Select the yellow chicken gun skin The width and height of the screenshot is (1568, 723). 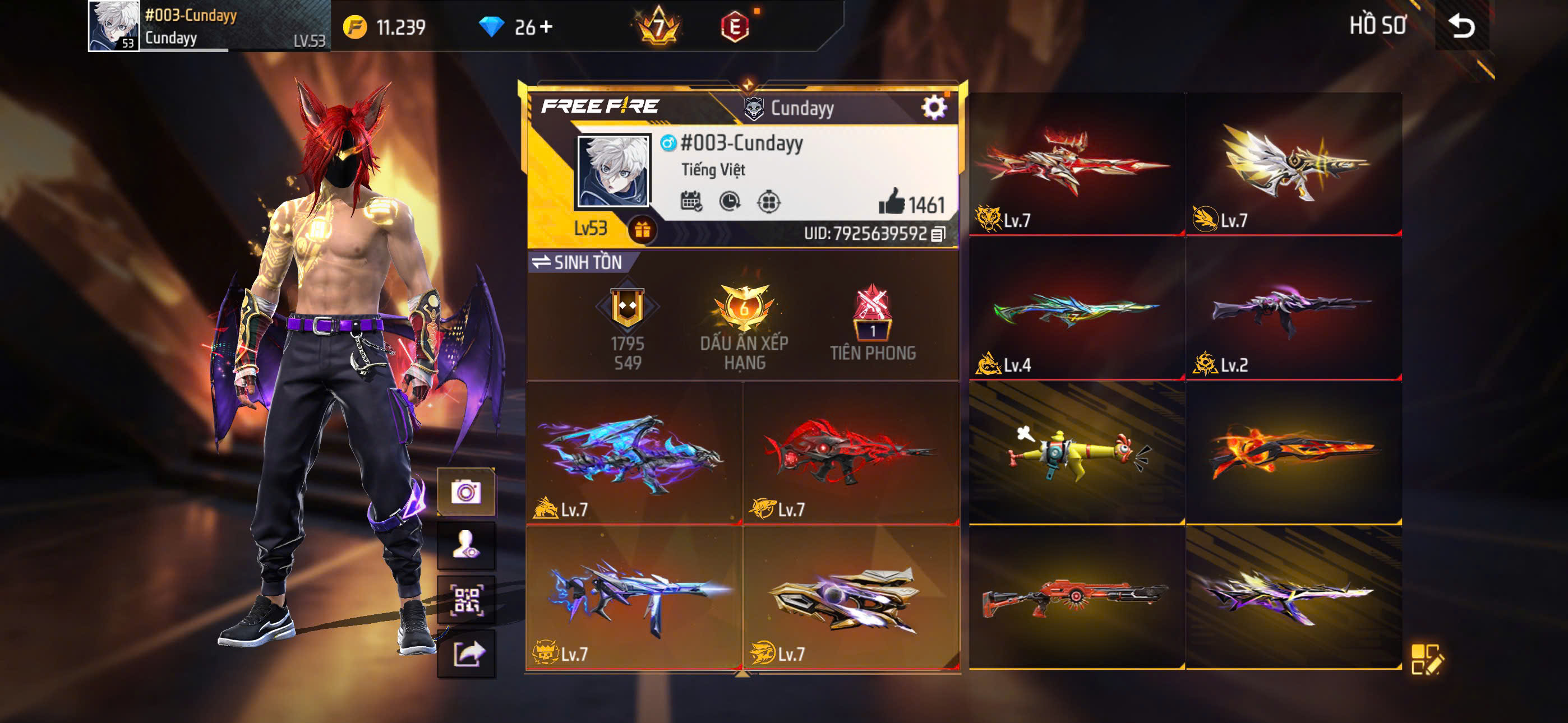(1076, 453)
